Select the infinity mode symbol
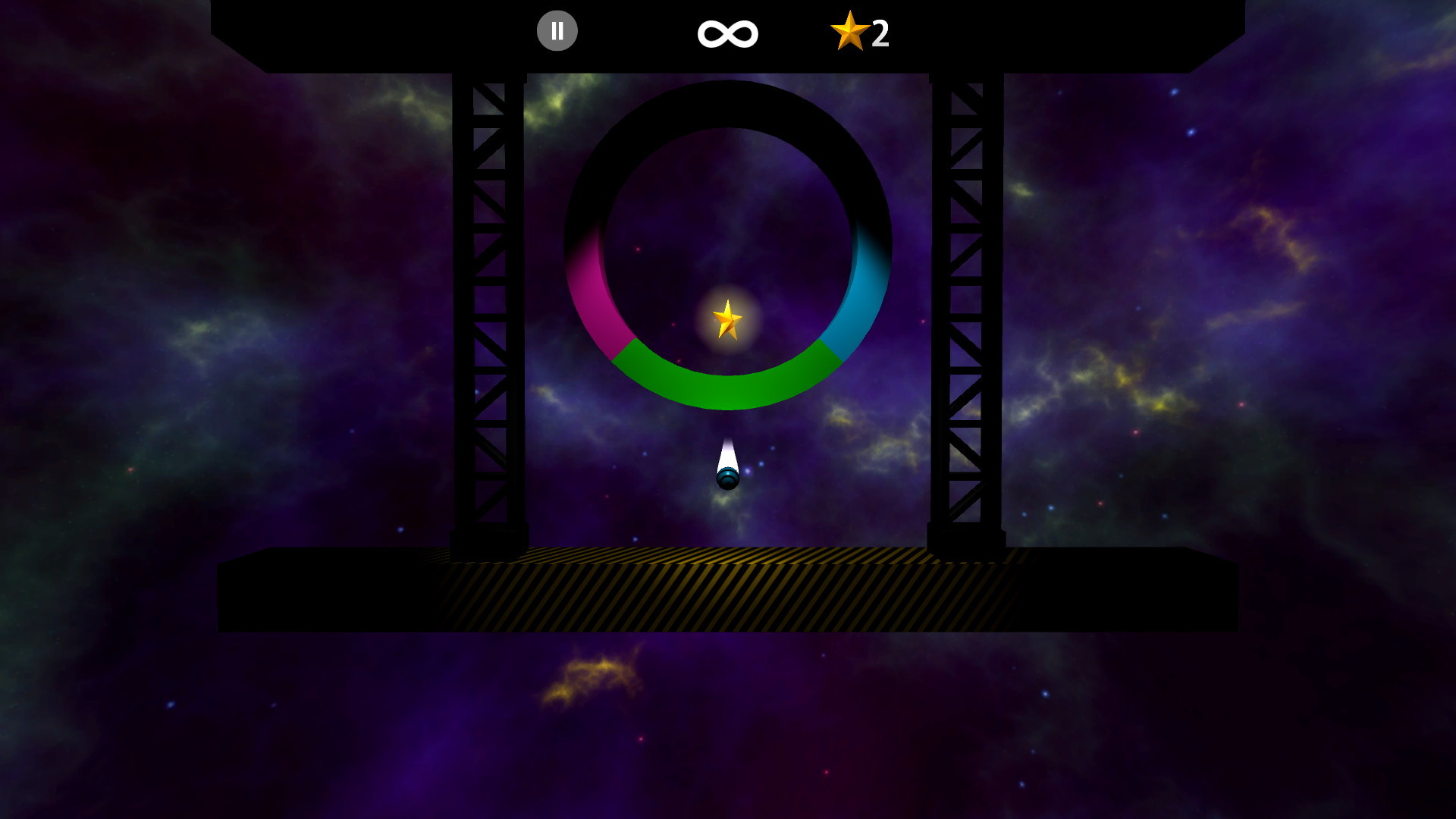Image resolution: width=1456 pixels, height=819 pixels. click(726, 33)
